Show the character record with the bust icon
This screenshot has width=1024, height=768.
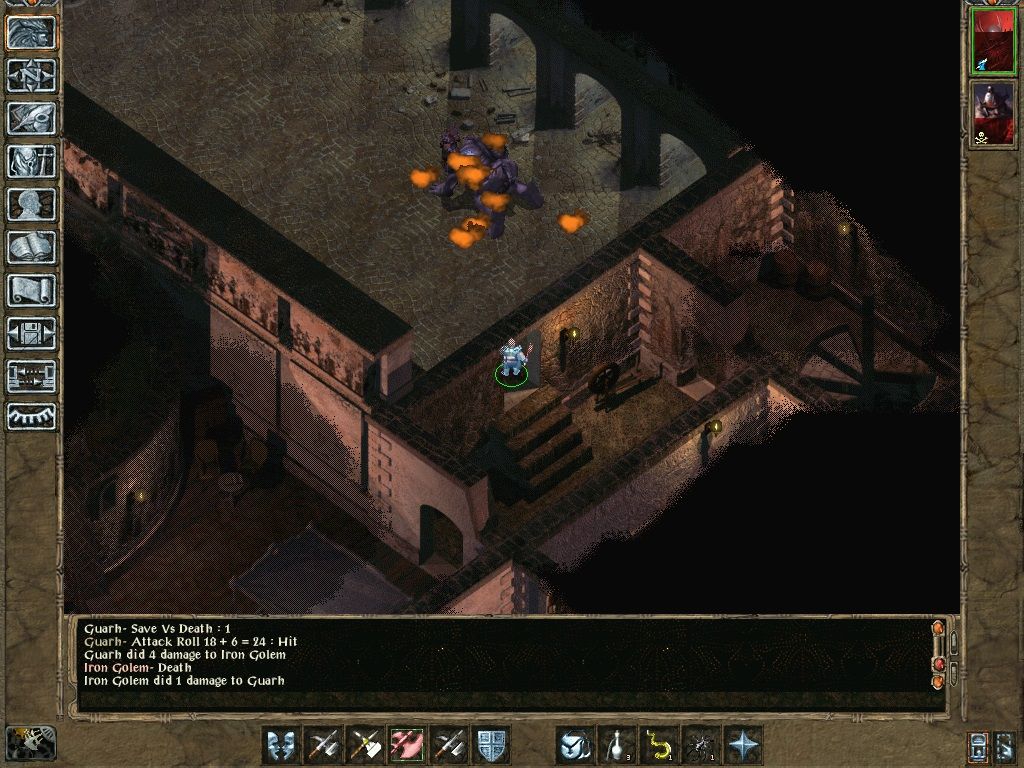coord(31,204)
